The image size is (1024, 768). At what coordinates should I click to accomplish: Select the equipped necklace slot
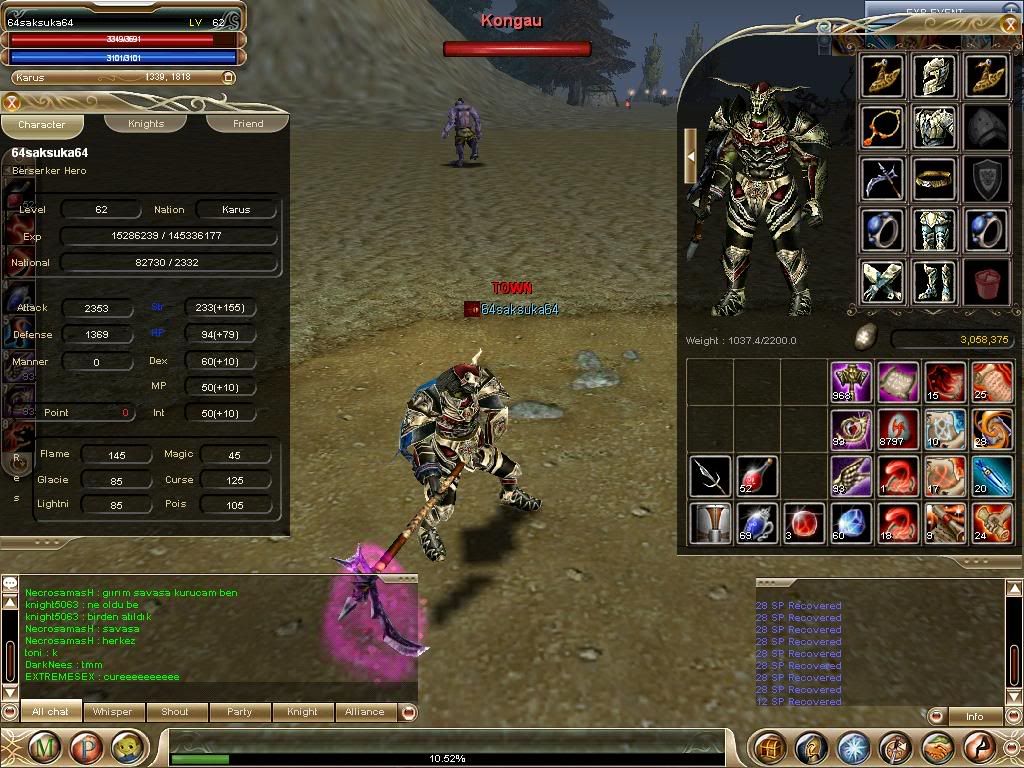coord(882,128)
